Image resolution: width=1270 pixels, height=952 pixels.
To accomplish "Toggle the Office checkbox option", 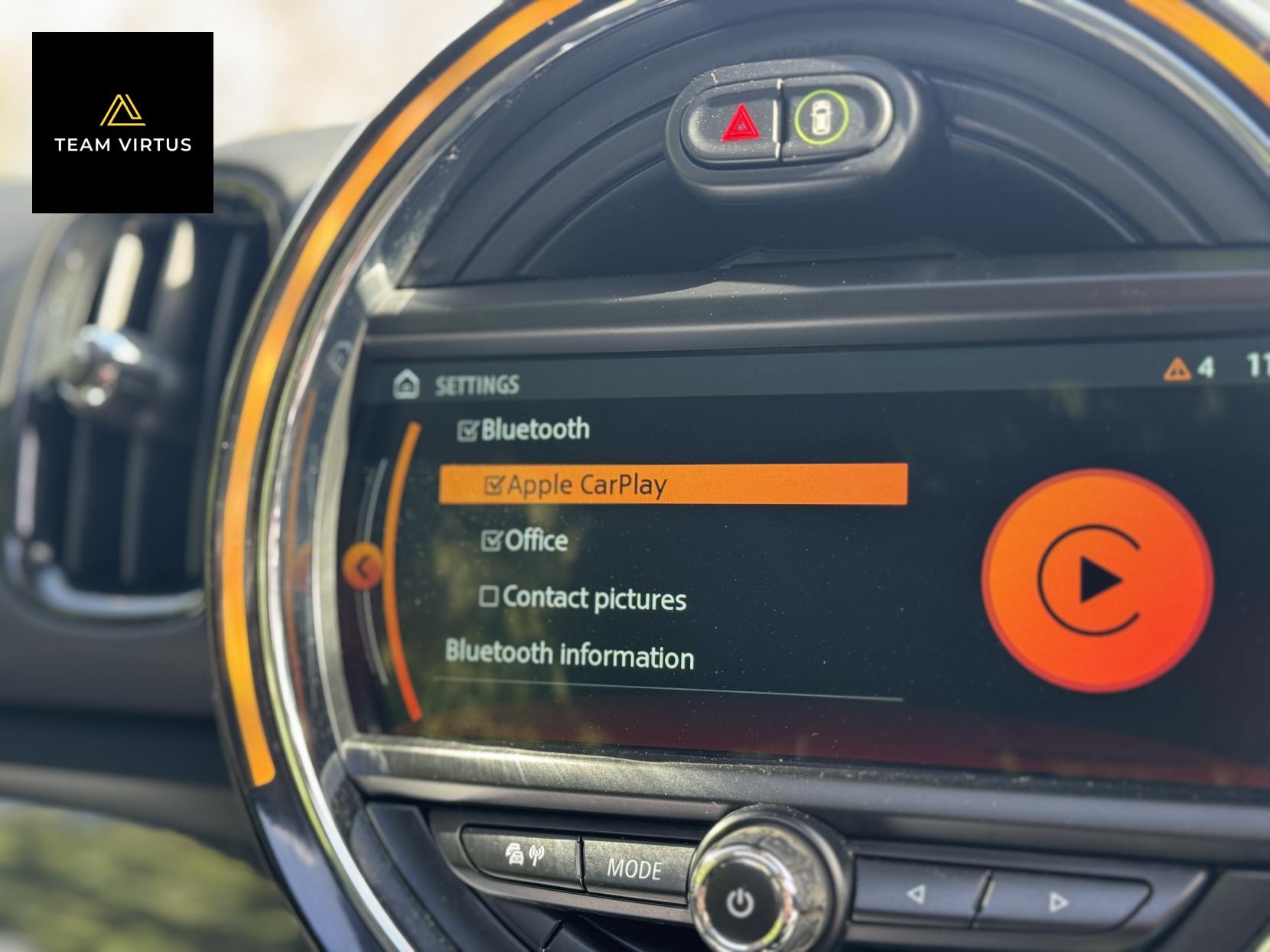I will click(491, 541).
